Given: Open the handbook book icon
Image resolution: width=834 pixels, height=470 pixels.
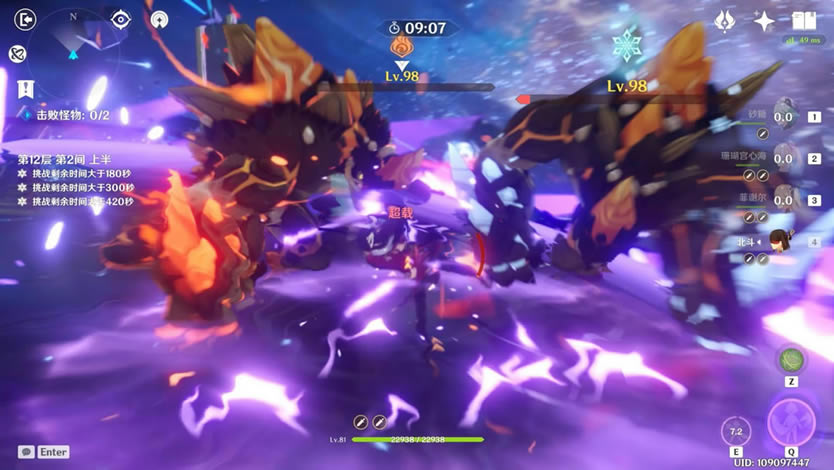Looking at the screenshot, I should point(804,21).
